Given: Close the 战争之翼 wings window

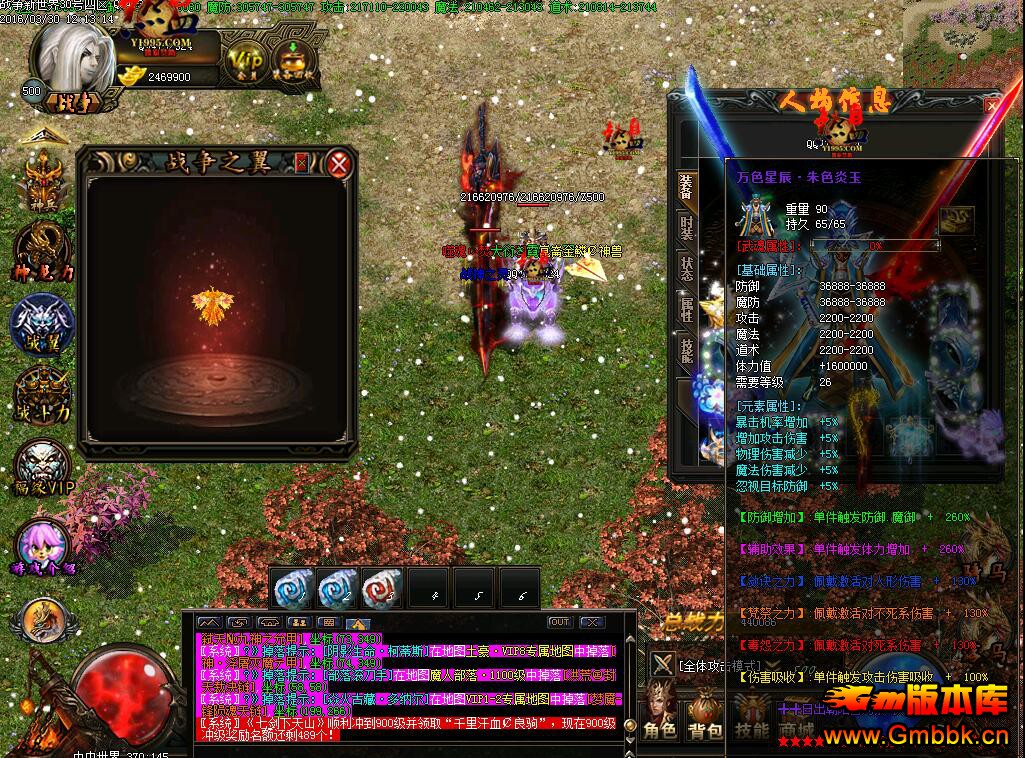Looking at the screenshot, I should 340,163.
